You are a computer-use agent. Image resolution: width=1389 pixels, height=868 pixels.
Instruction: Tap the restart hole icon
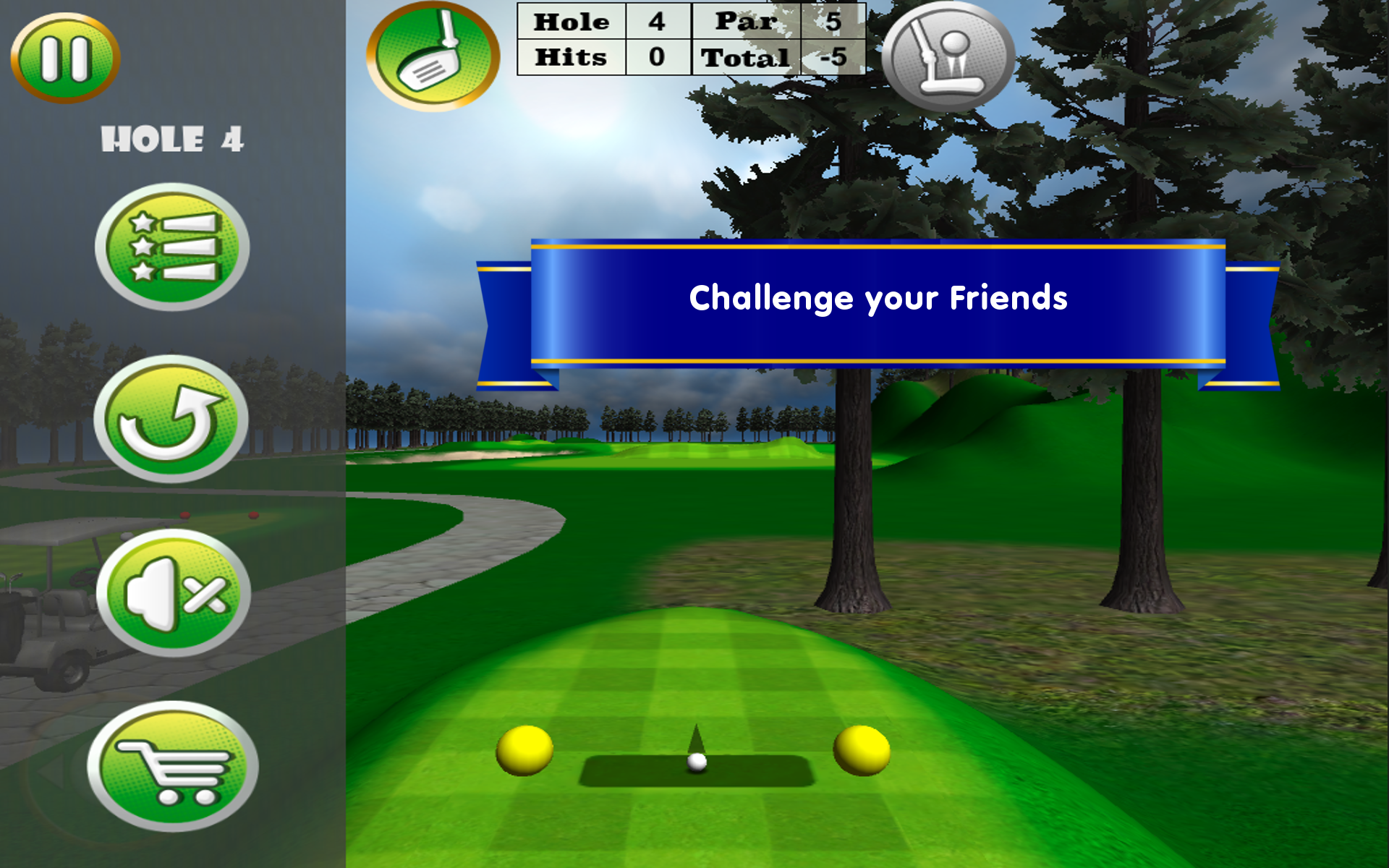tap(172, 420)
